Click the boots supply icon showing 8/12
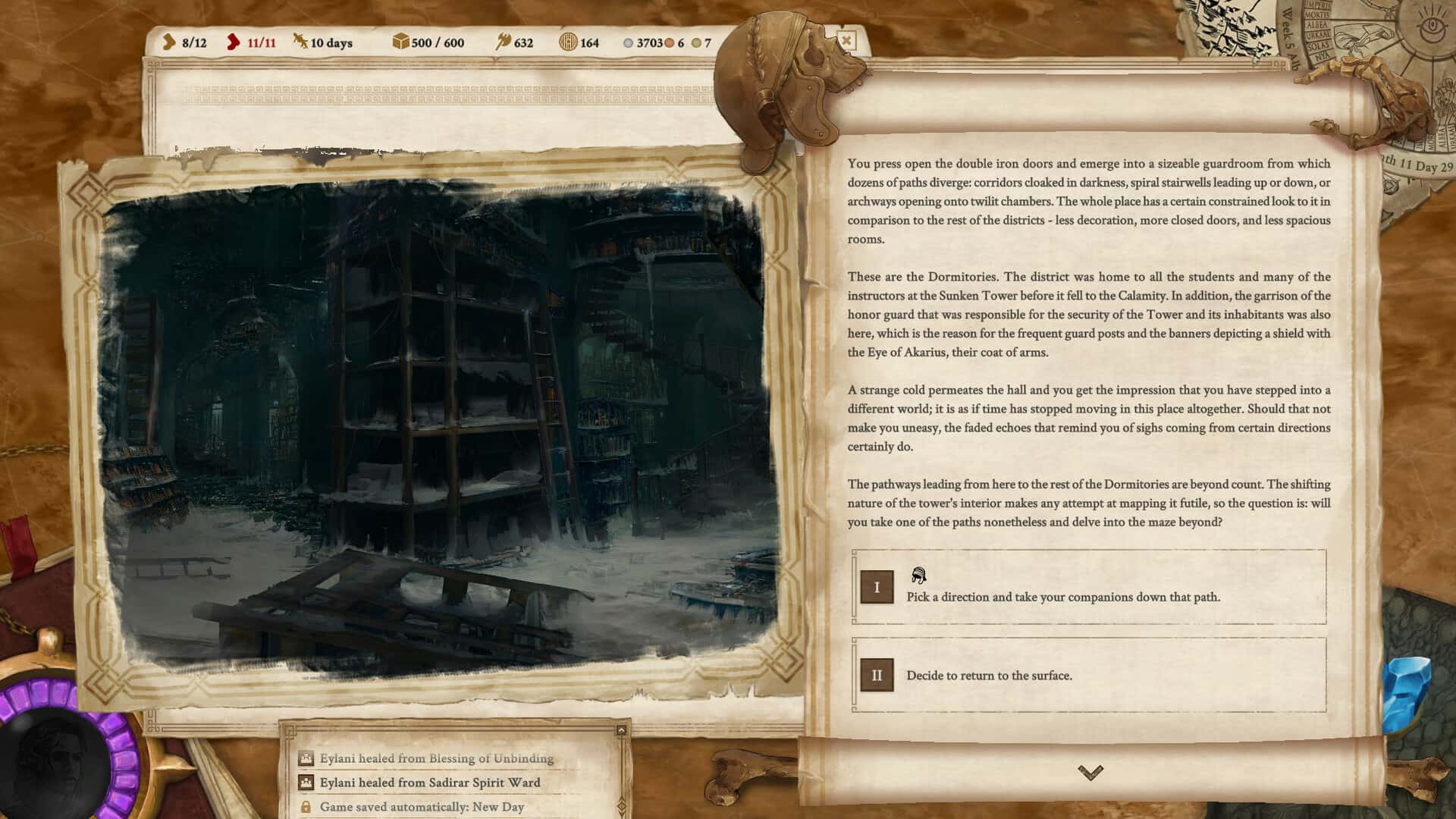 pos(170,43)
